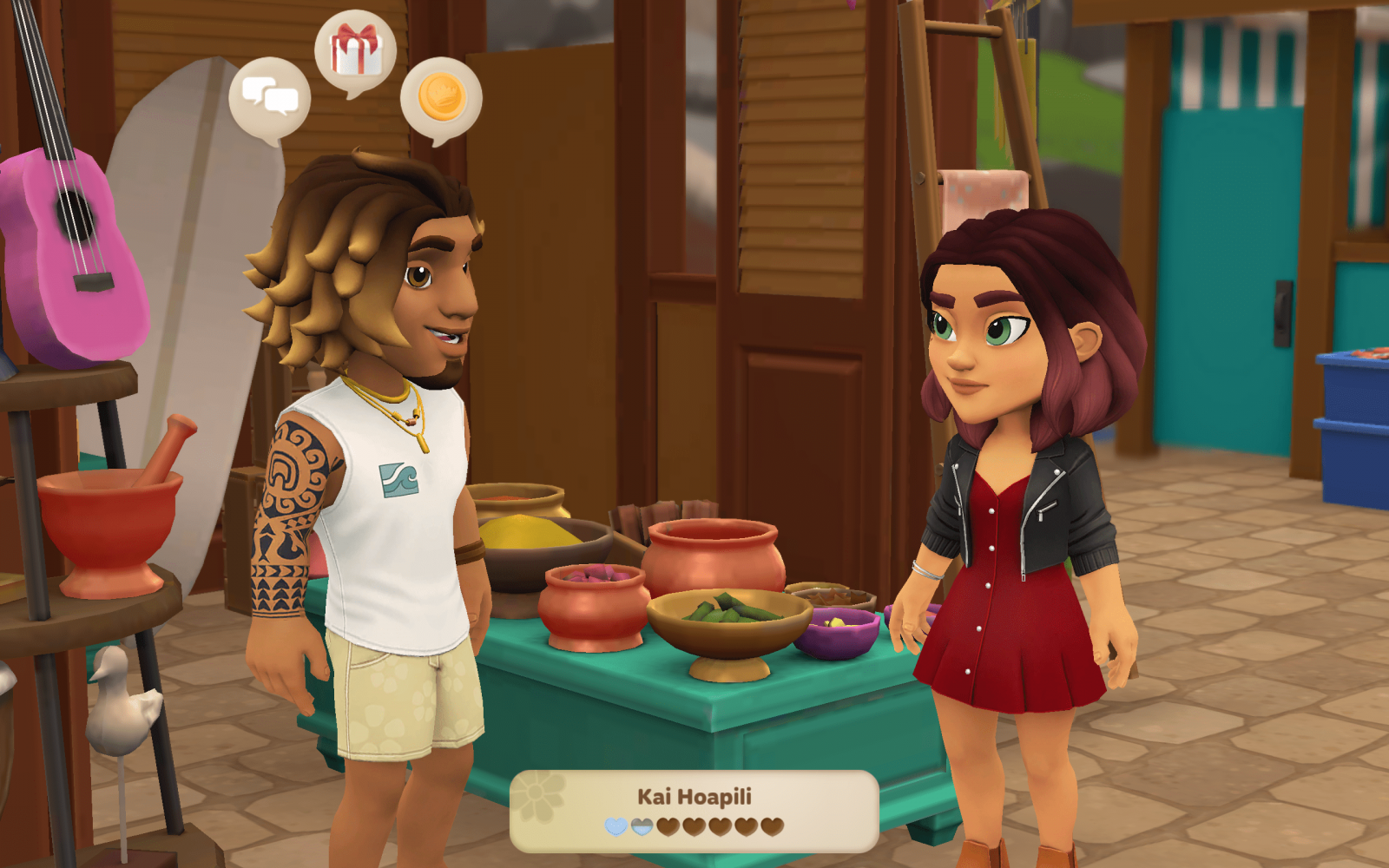Viewport: 1389px width, 868px height.
Task: Select the gold crown coin bubble
Action: [x=441, y=97]
